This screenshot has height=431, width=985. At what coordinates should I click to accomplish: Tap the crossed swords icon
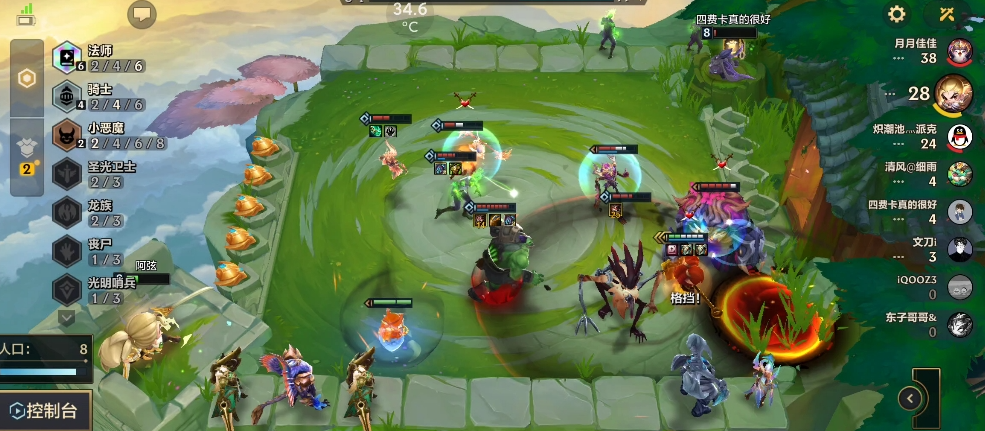(946, 14)
